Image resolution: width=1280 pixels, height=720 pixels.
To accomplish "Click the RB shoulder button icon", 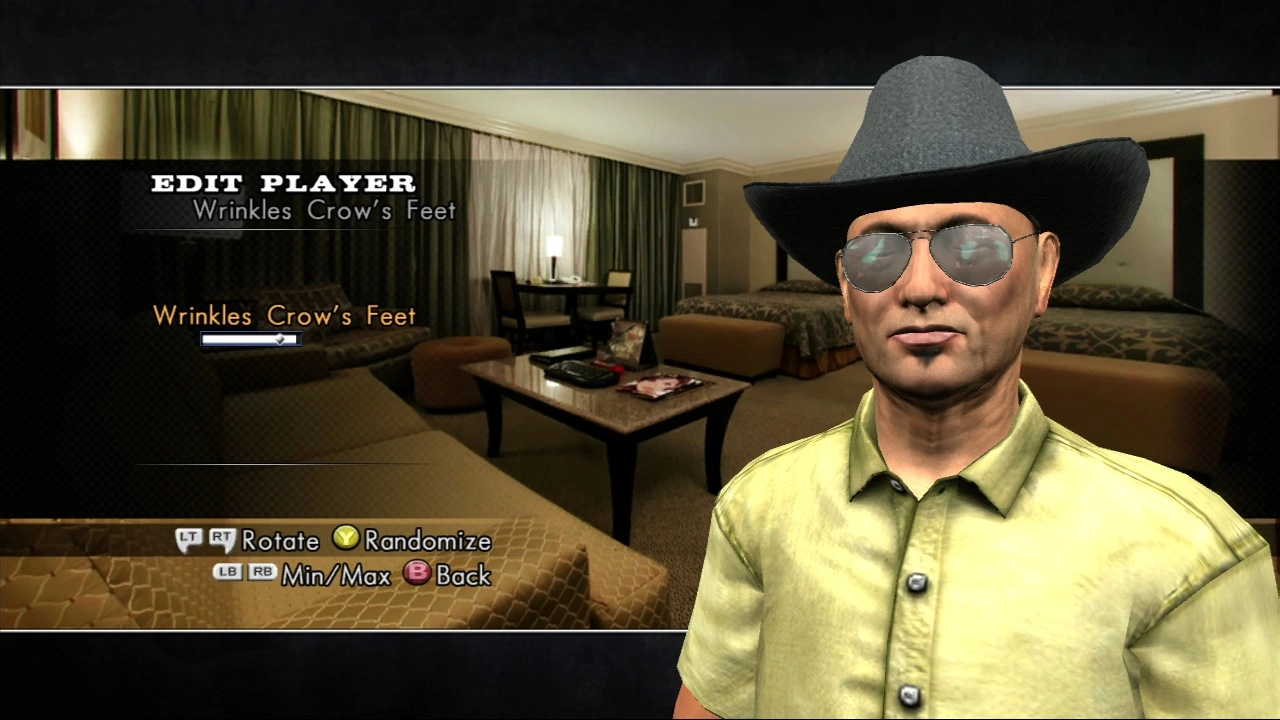I will (262, 574).
